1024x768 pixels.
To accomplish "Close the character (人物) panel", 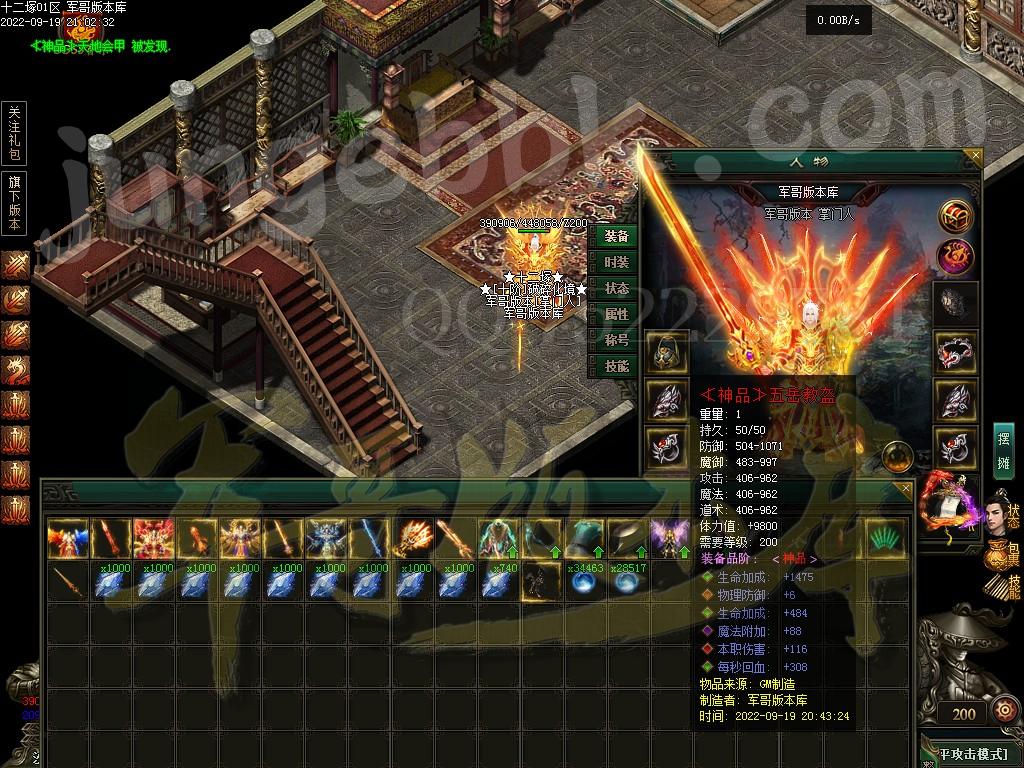I will pyautogui.click(x=976, y=156).
